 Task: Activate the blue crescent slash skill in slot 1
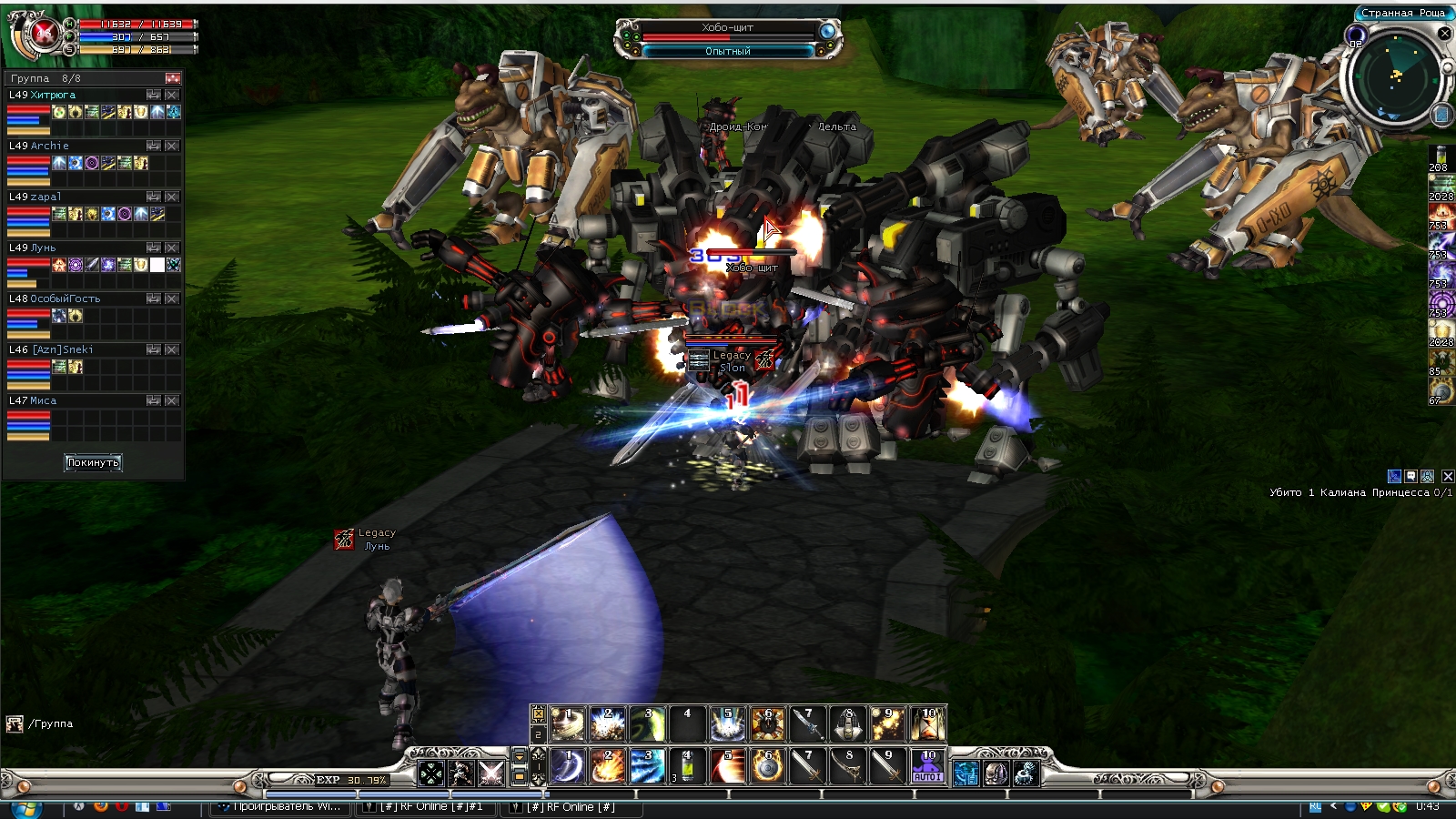click(567, 766)
